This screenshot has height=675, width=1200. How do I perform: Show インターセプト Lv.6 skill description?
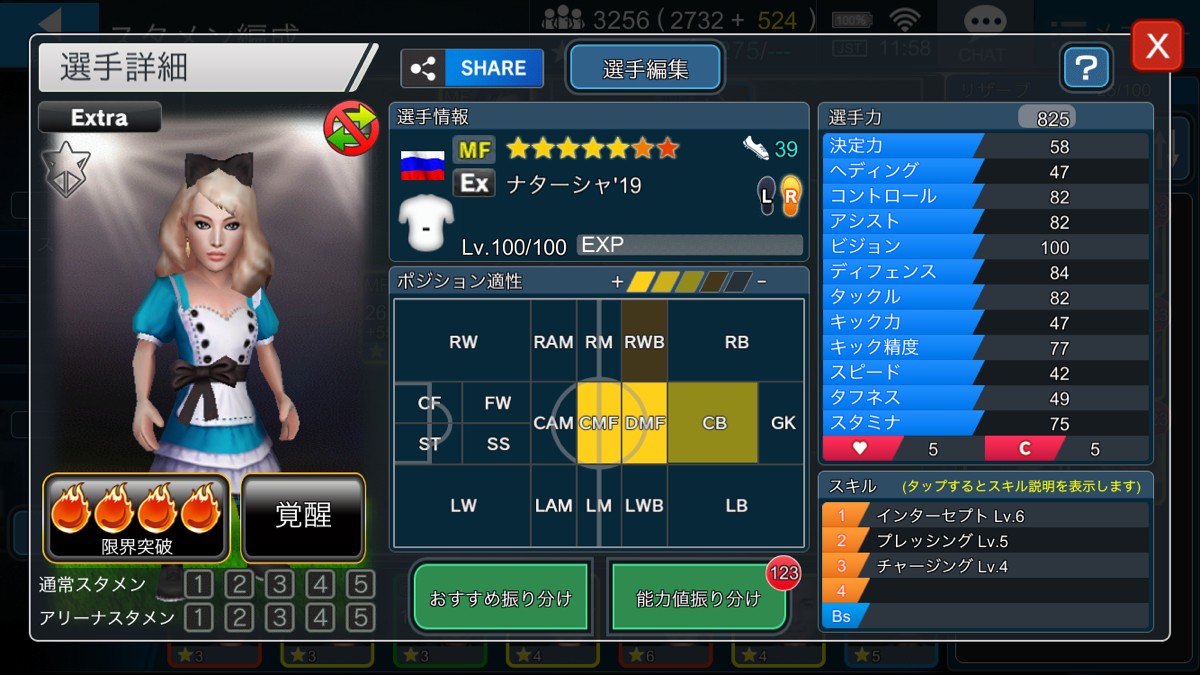click(985, 516)
